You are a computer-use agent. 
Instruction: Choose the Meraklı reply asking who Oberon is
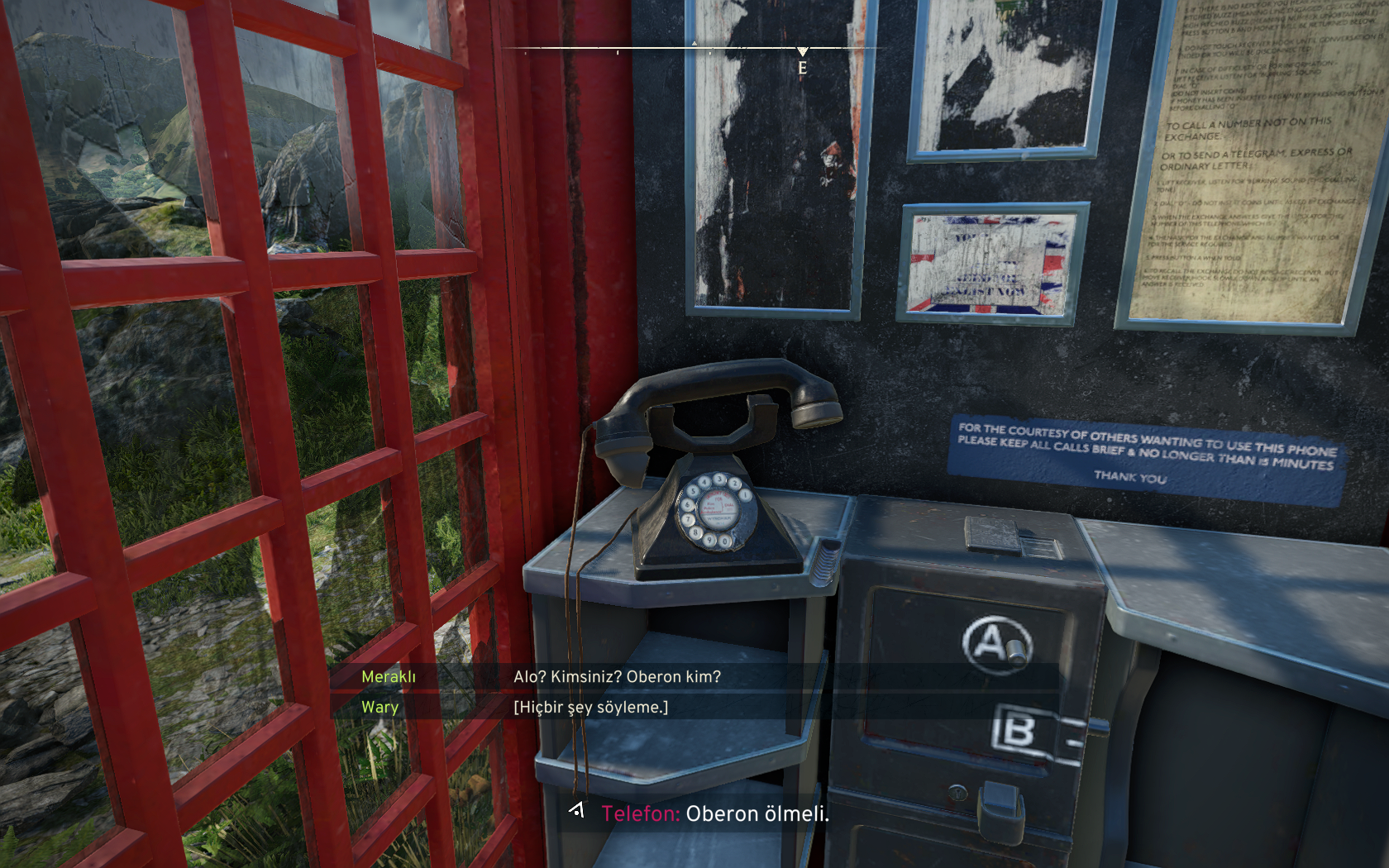click(617, 677)
